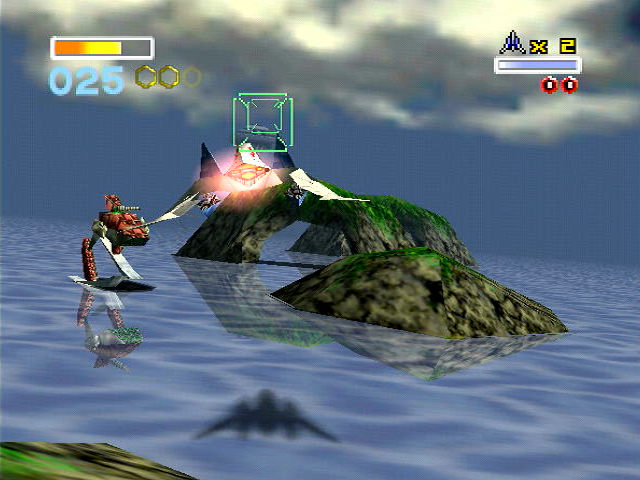Select the gold ring hexagon indicators
This screenshot has height=480, width=640.
pyautogui.click(x=167, y=77)
